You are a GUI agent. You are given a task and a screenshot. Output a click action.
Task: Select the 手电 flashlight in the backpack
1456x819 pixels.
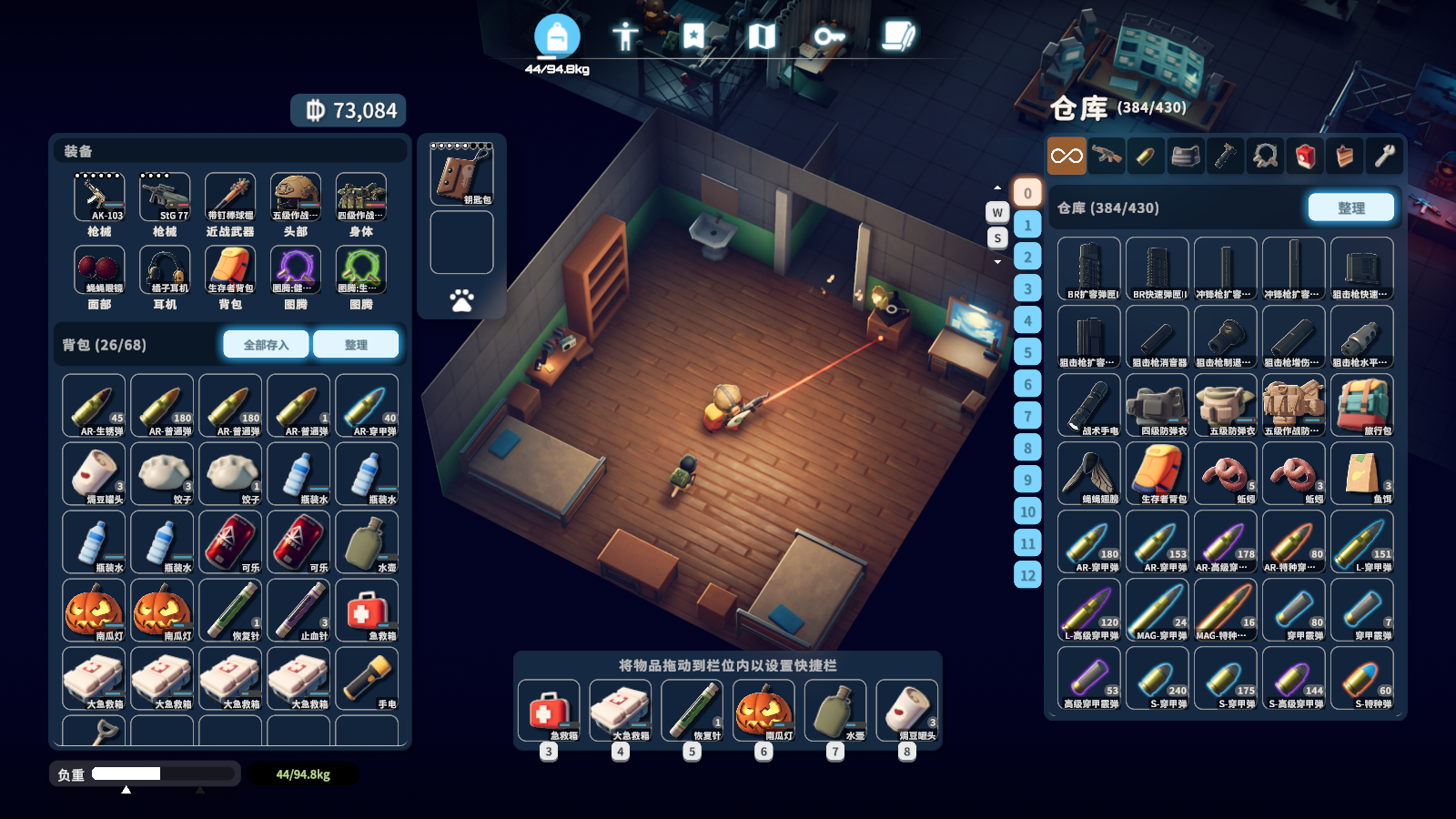367,679
